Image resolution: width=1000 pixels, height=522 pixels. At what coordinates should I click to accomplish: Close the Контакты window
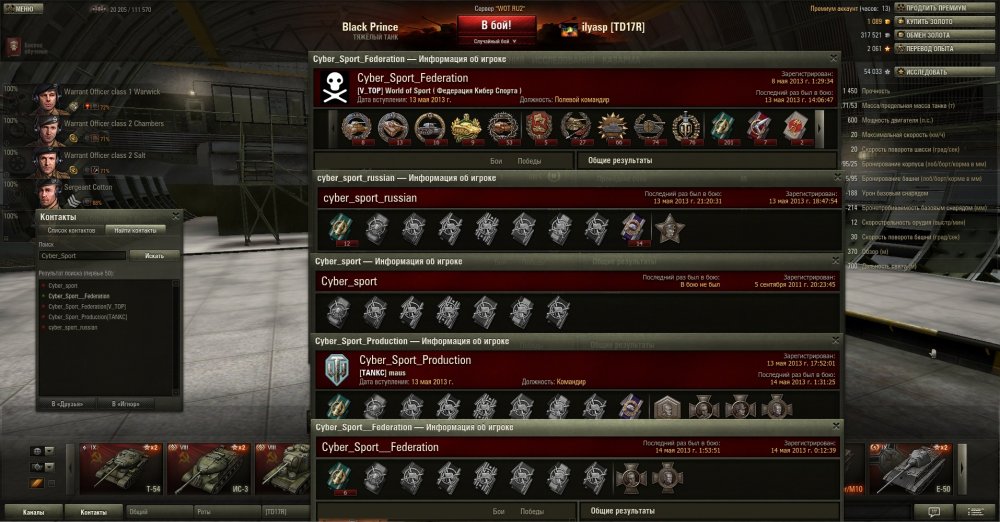(x=176, y=216)
